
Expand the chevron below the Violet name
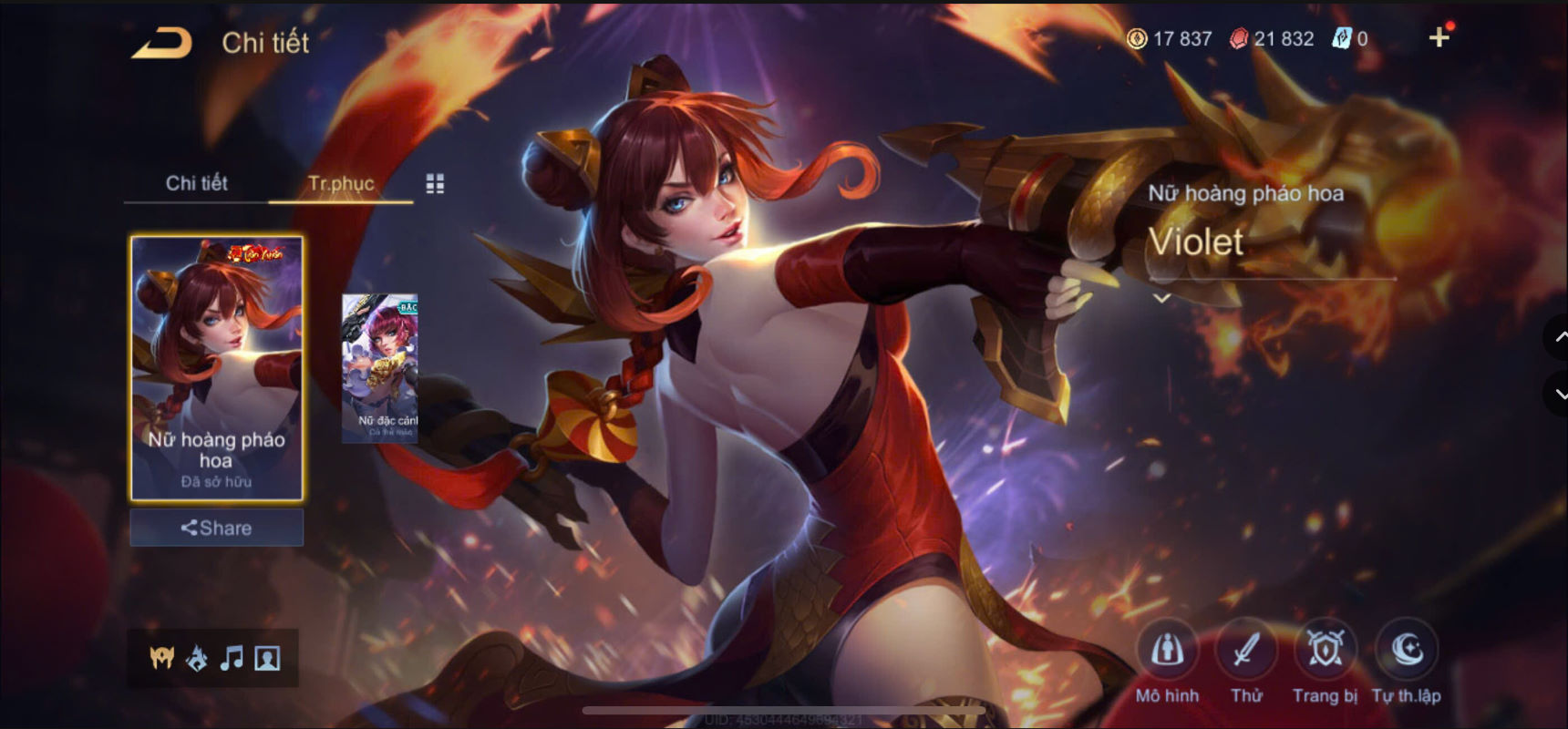tap(1161, 296)
